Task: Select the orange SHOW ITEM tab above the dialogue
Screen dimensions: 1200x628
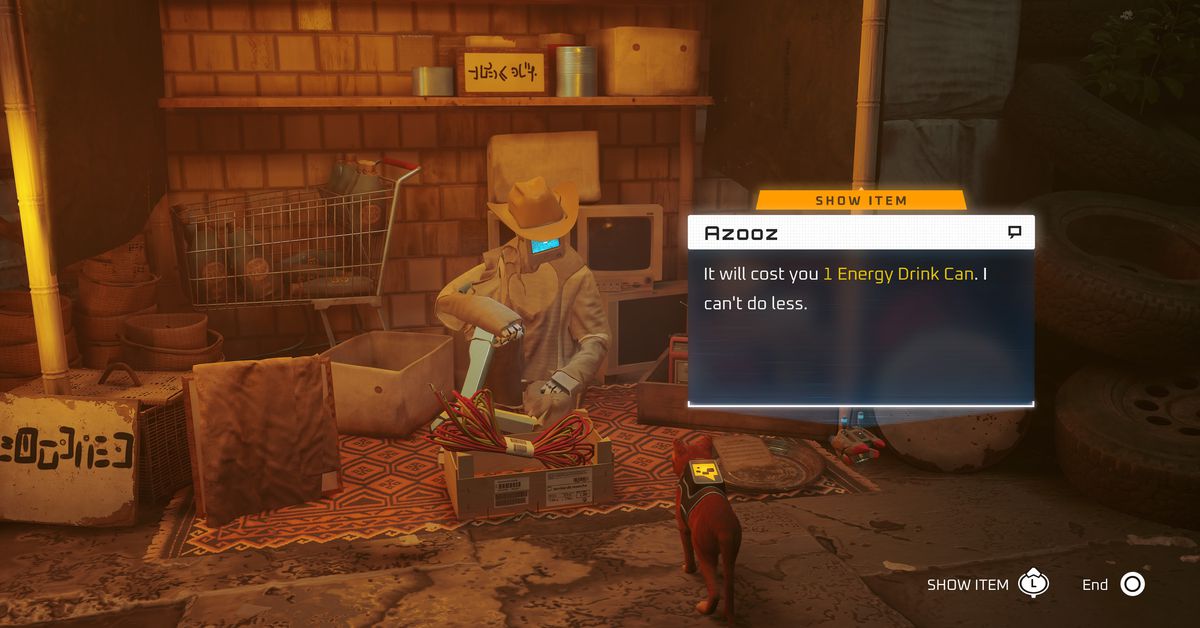Action: click(861, 200)
